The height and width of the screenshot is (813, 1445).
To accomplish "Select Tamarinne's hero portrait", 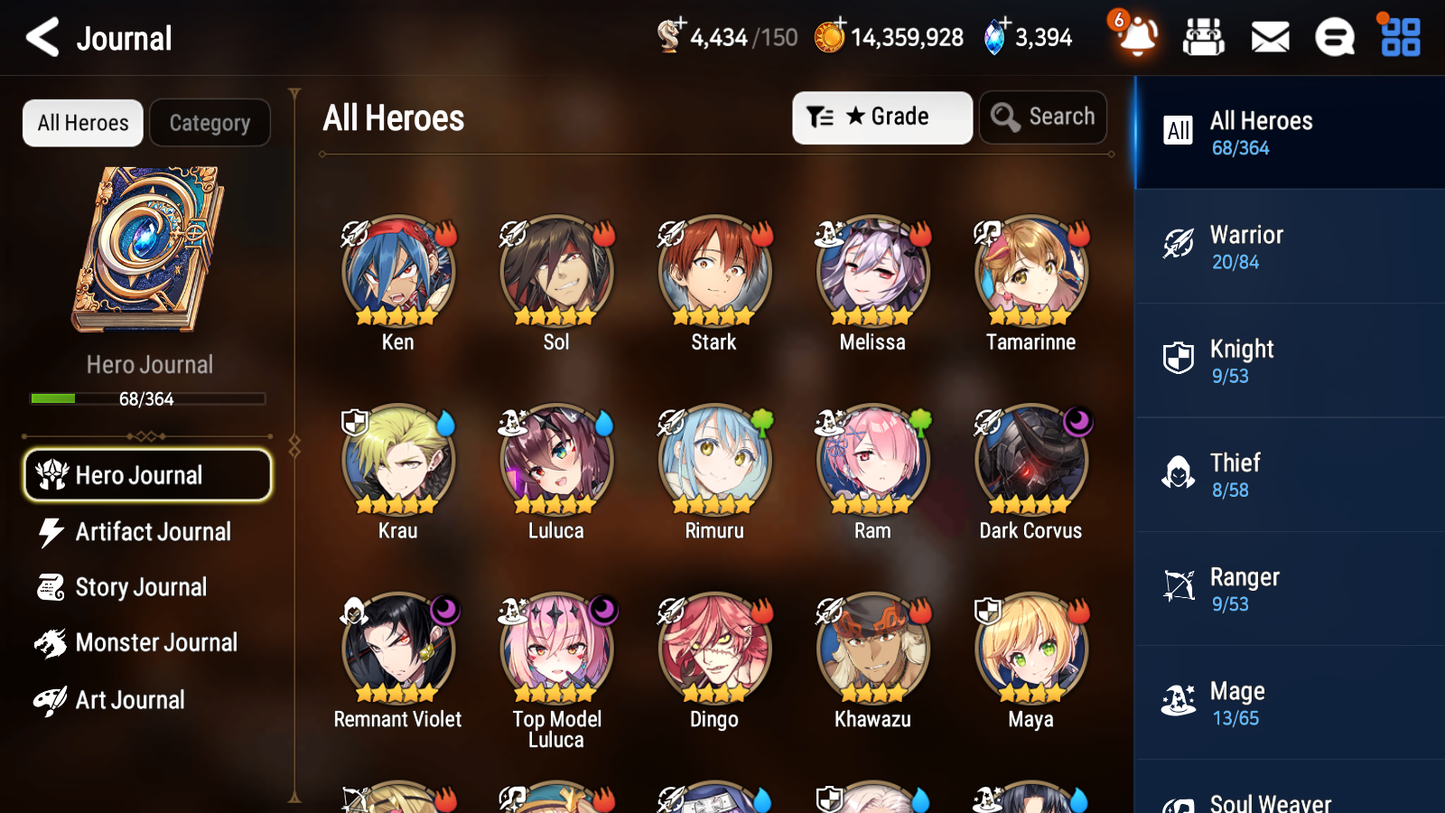I will [1030, 270].
